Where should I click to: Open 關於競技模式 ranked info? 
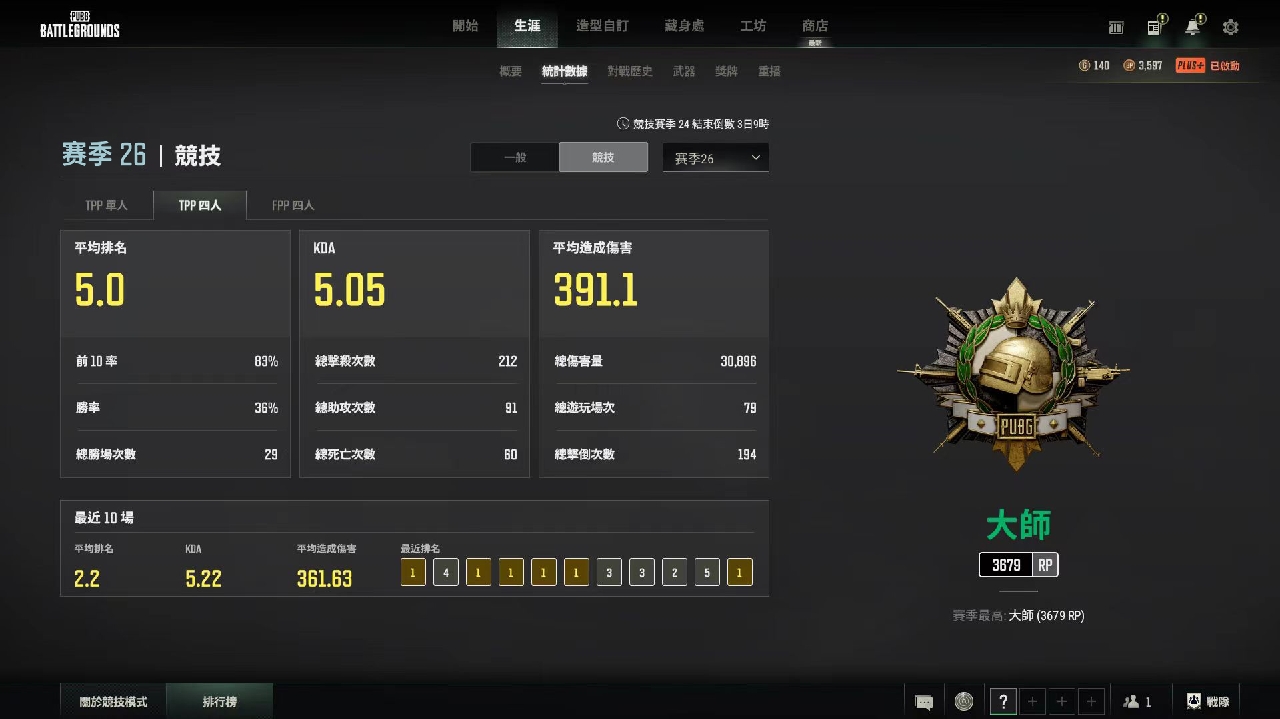click(x=113, y=702)
